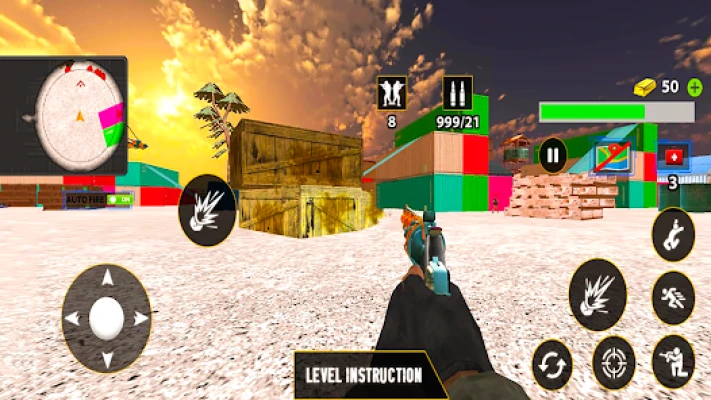Viewport: 711px width, 400px height.
Task: Reload weapon with the circular arrows button
Action: click(552, 364)
